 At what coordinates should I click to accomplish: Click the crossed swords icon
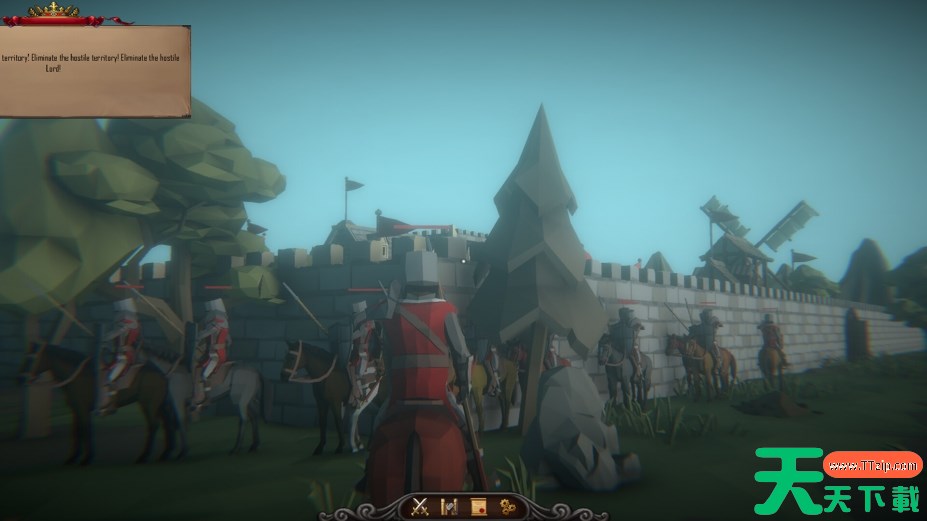pos(421,507)
